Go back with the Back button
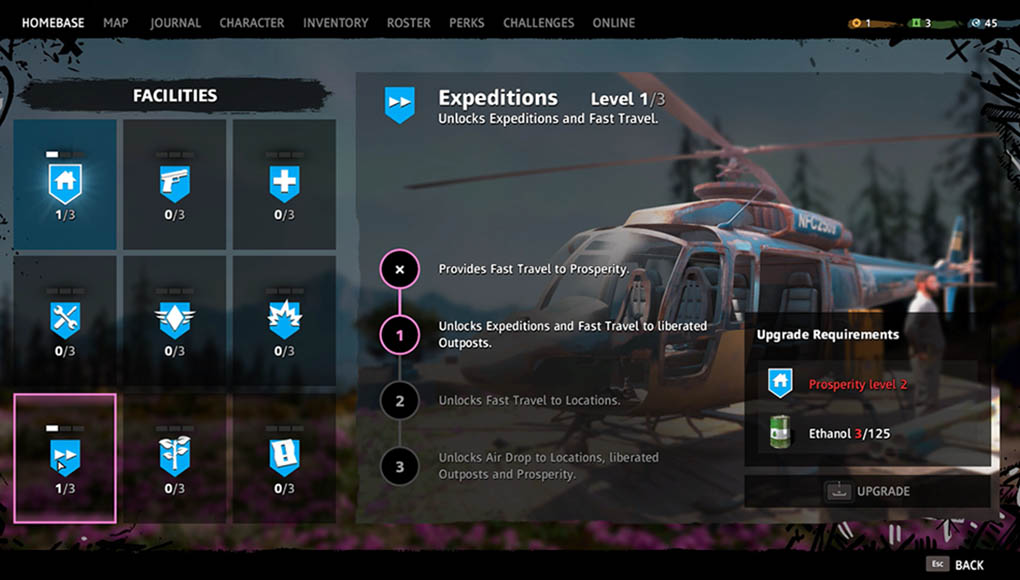Image resolution: width=1020 pixels, height=580 pixels. [x=956, y=564]
